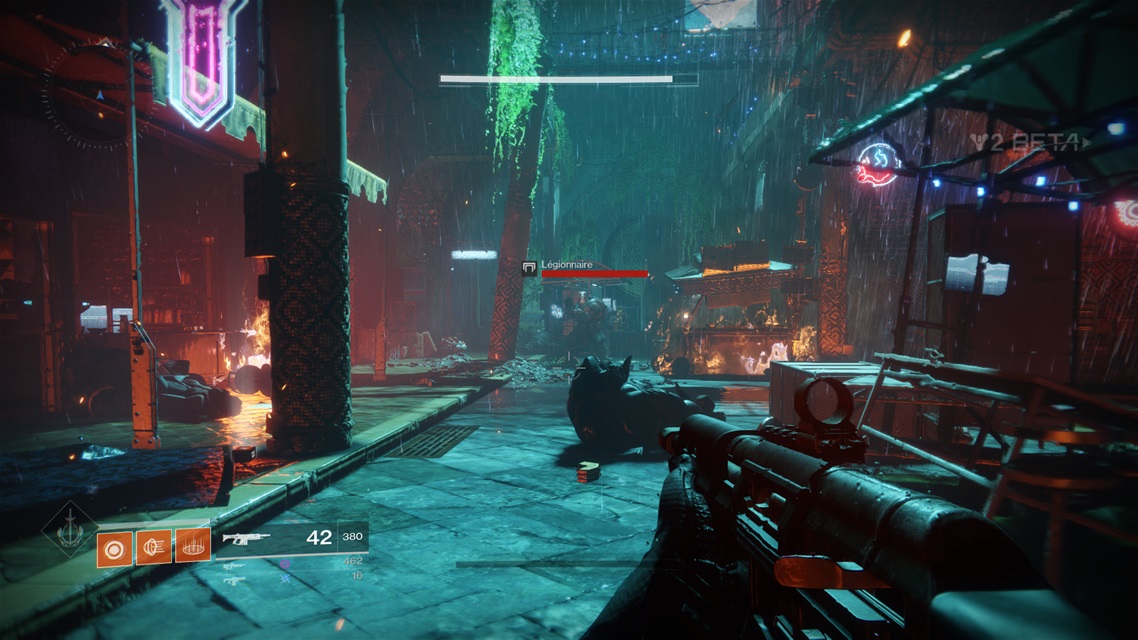Click the Légionnaire enemy nameplate icon

(529, 268)
